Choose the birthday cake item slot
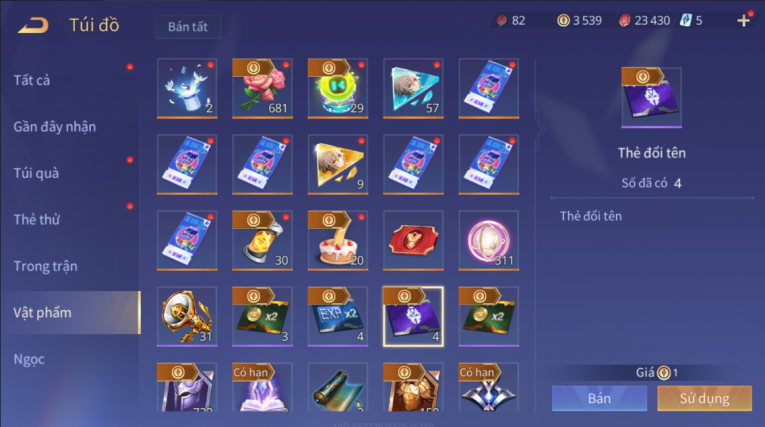 click(x=338, y=240)
